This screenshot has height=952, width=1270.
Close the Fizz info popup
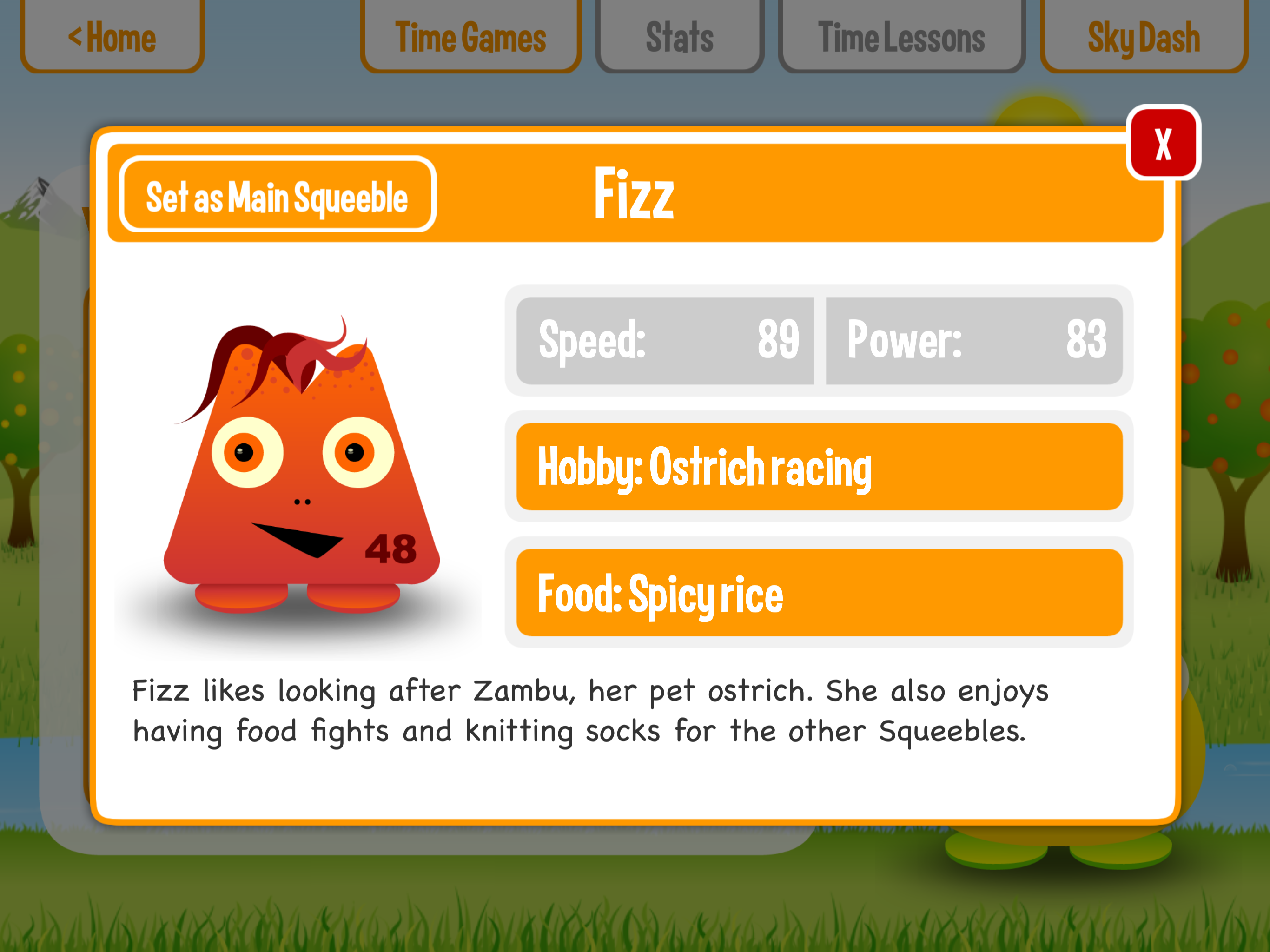[x=1163, y=143]
